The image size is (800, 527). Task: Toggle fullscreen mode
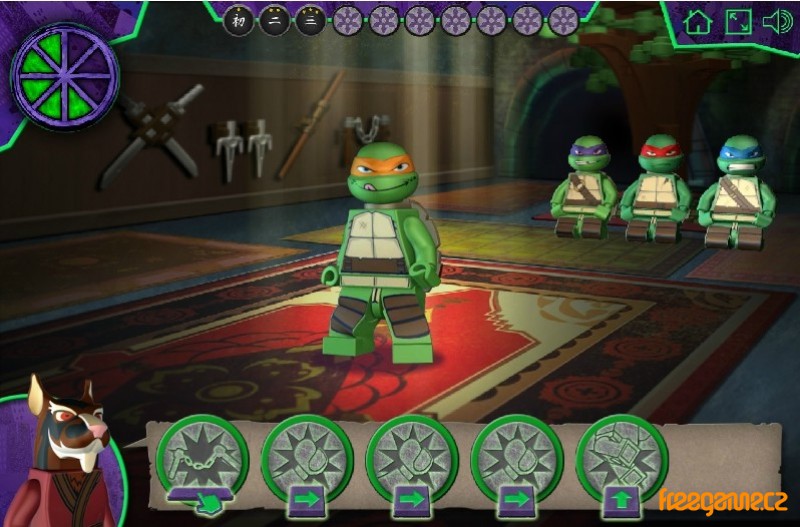click(738, 22)
